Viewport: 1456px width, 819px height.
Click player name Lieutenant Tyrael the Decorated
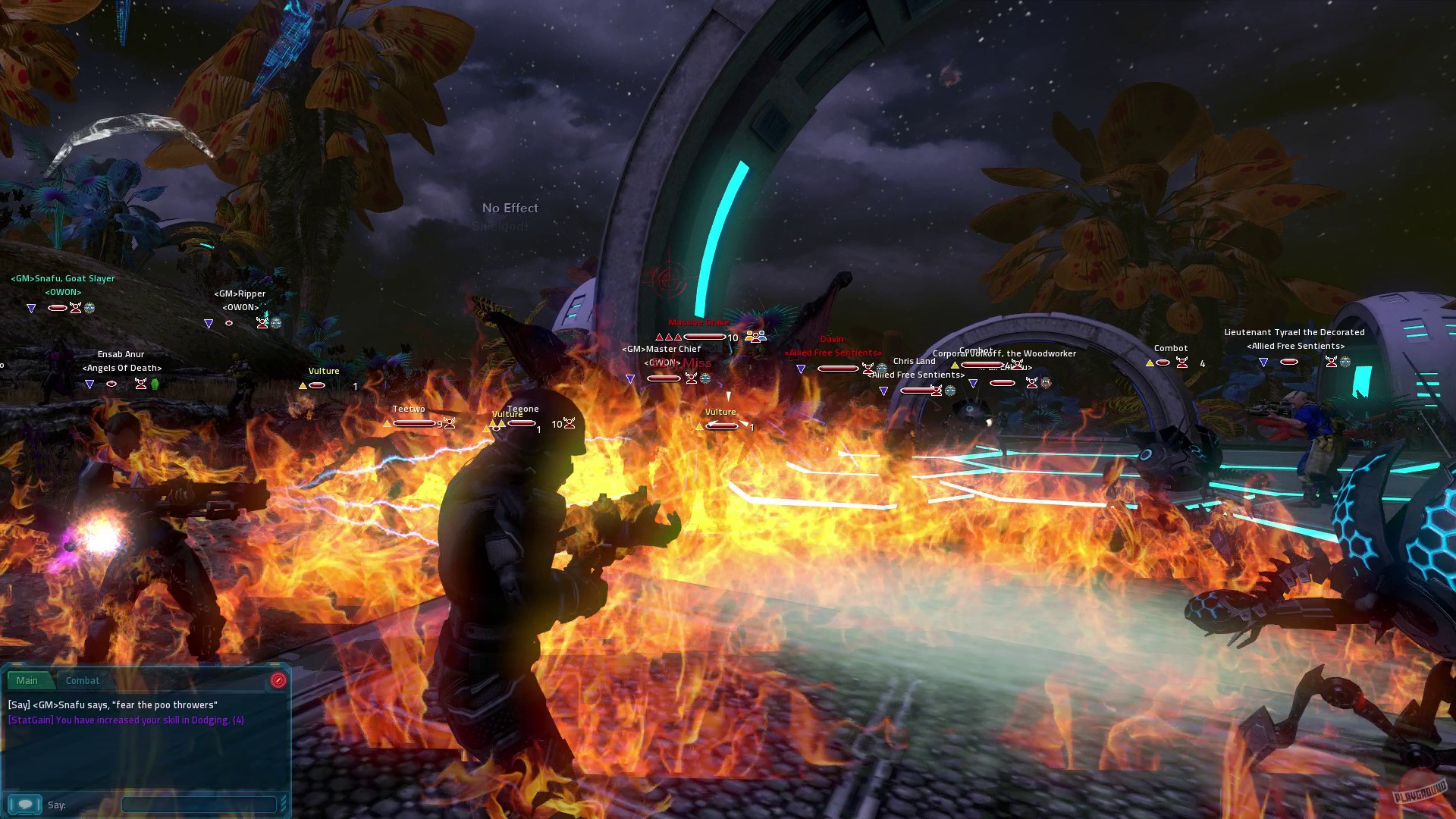pyautogui.click(x=1294, y=332)
